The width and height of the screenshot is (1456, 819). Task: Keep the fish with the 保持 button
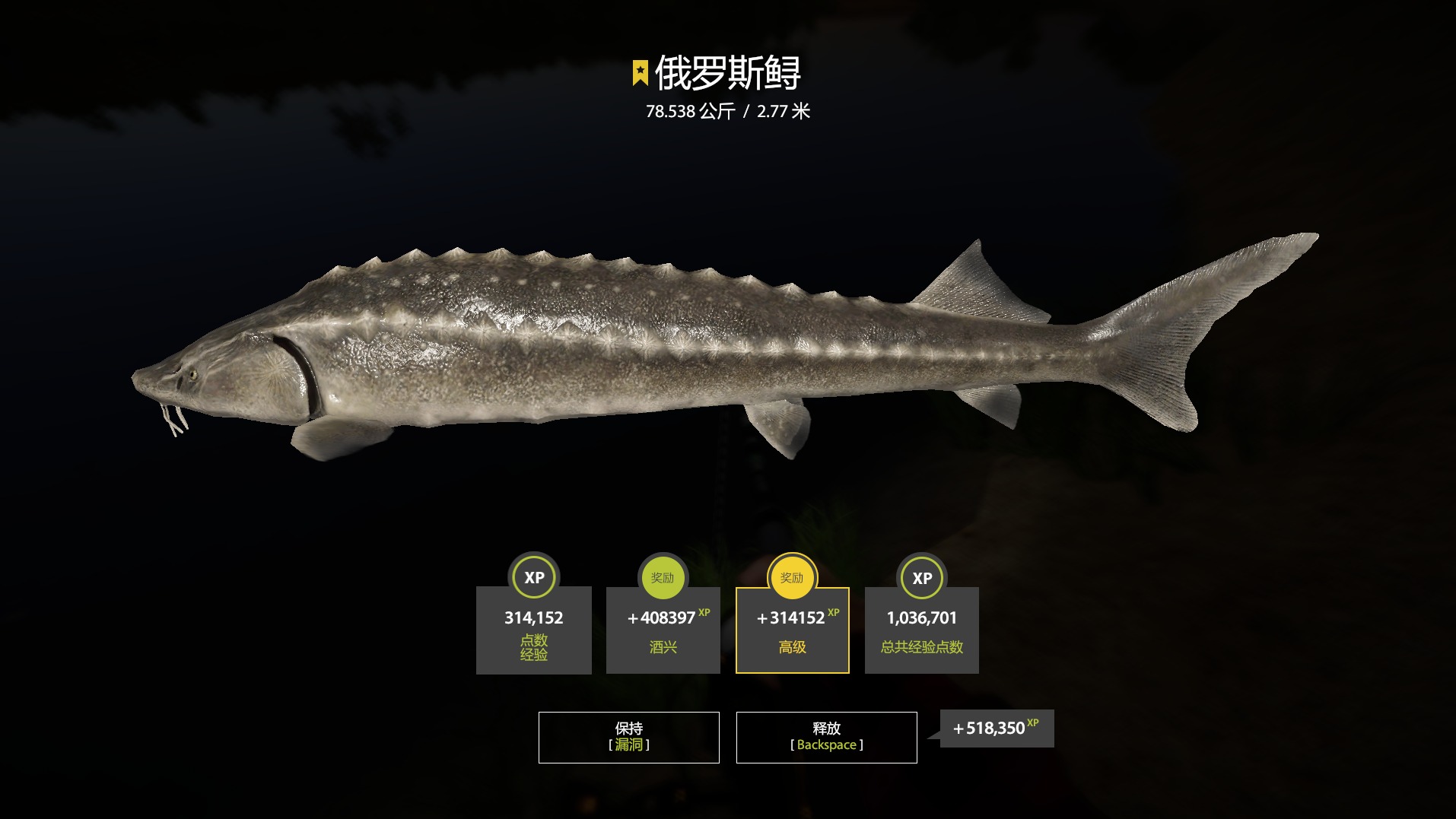coord(628,737)
